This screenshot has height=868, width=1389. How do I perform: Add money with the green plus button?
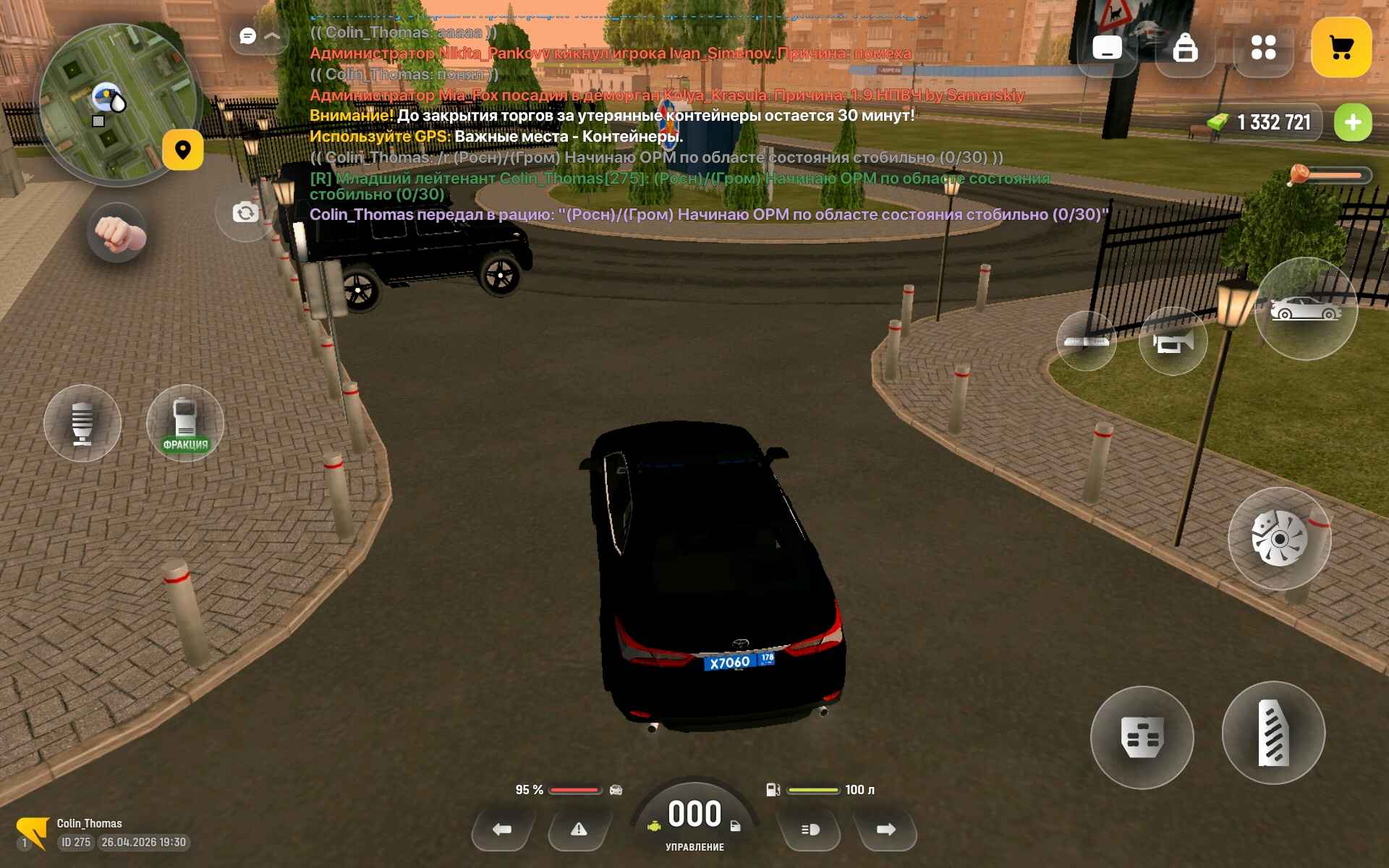pyautogui.click(x=1352, y=122)
